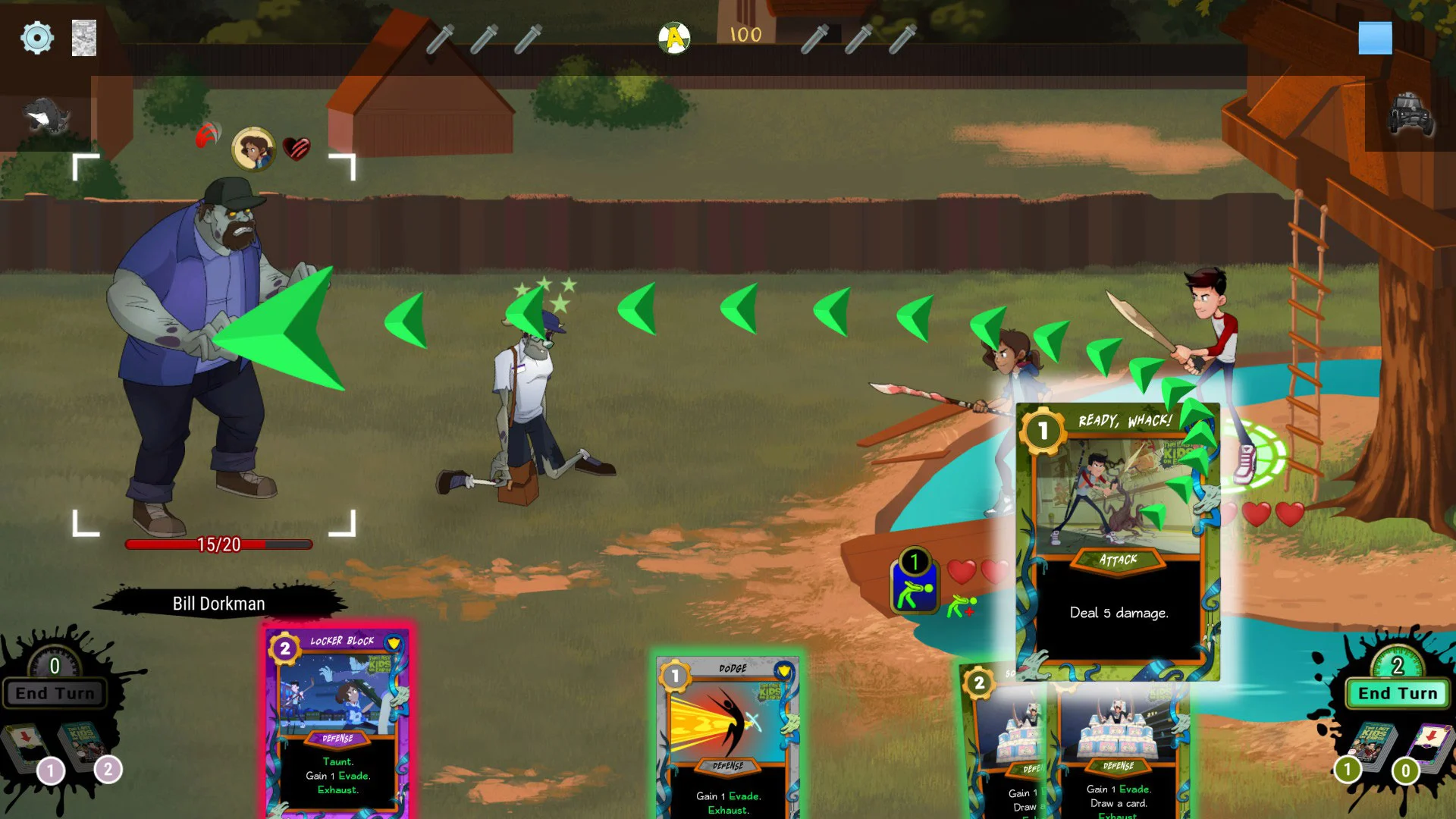Viewport: 1456px width, 819px height.
Task: Select the wolf creature icon
Action: [47, 117]
